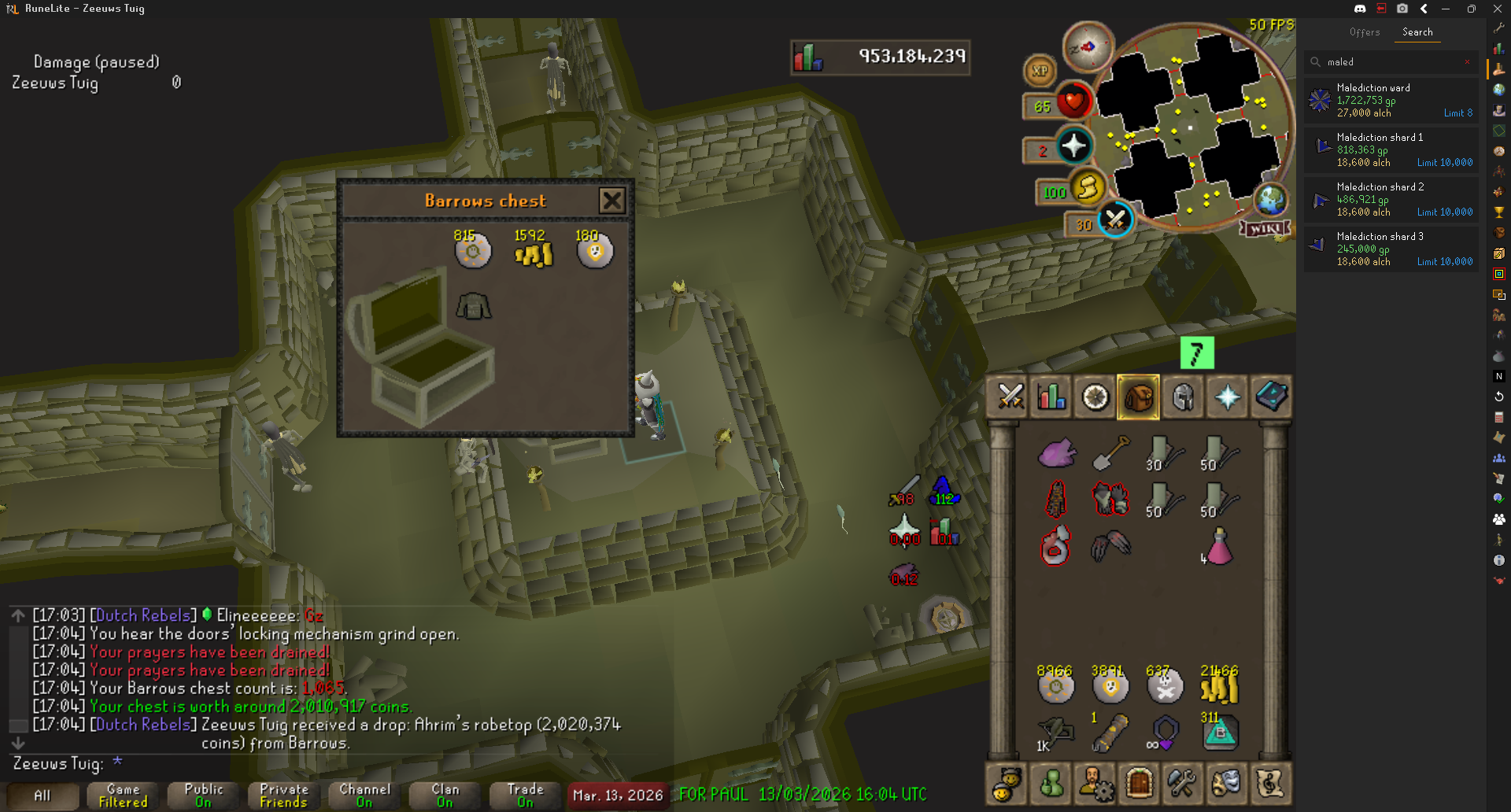Switch to the Combat Options tab
The height and width of the screenshot is (812, 1511).
pyautogui.click(x=1010, y=397)
